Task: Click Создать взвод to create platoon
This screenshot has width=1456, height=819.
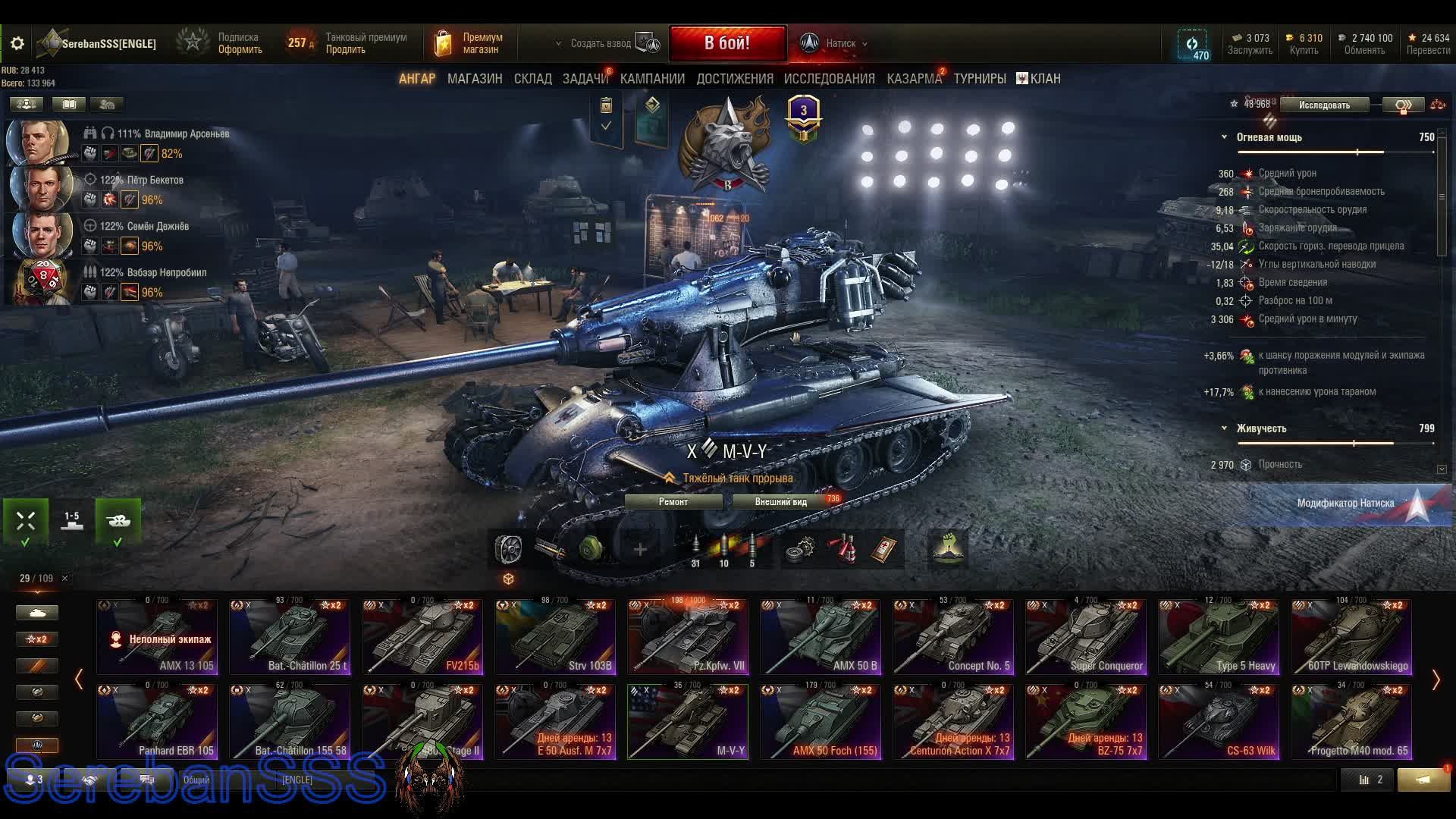Action: 601,44
